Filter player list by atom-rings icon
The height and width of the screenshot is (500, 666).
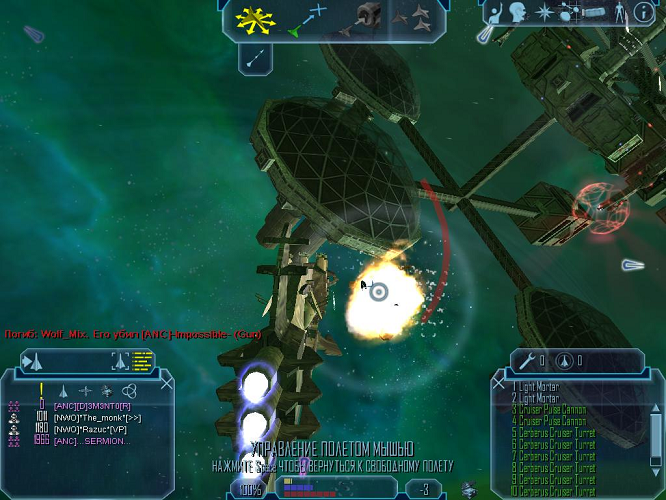point(128,391)
